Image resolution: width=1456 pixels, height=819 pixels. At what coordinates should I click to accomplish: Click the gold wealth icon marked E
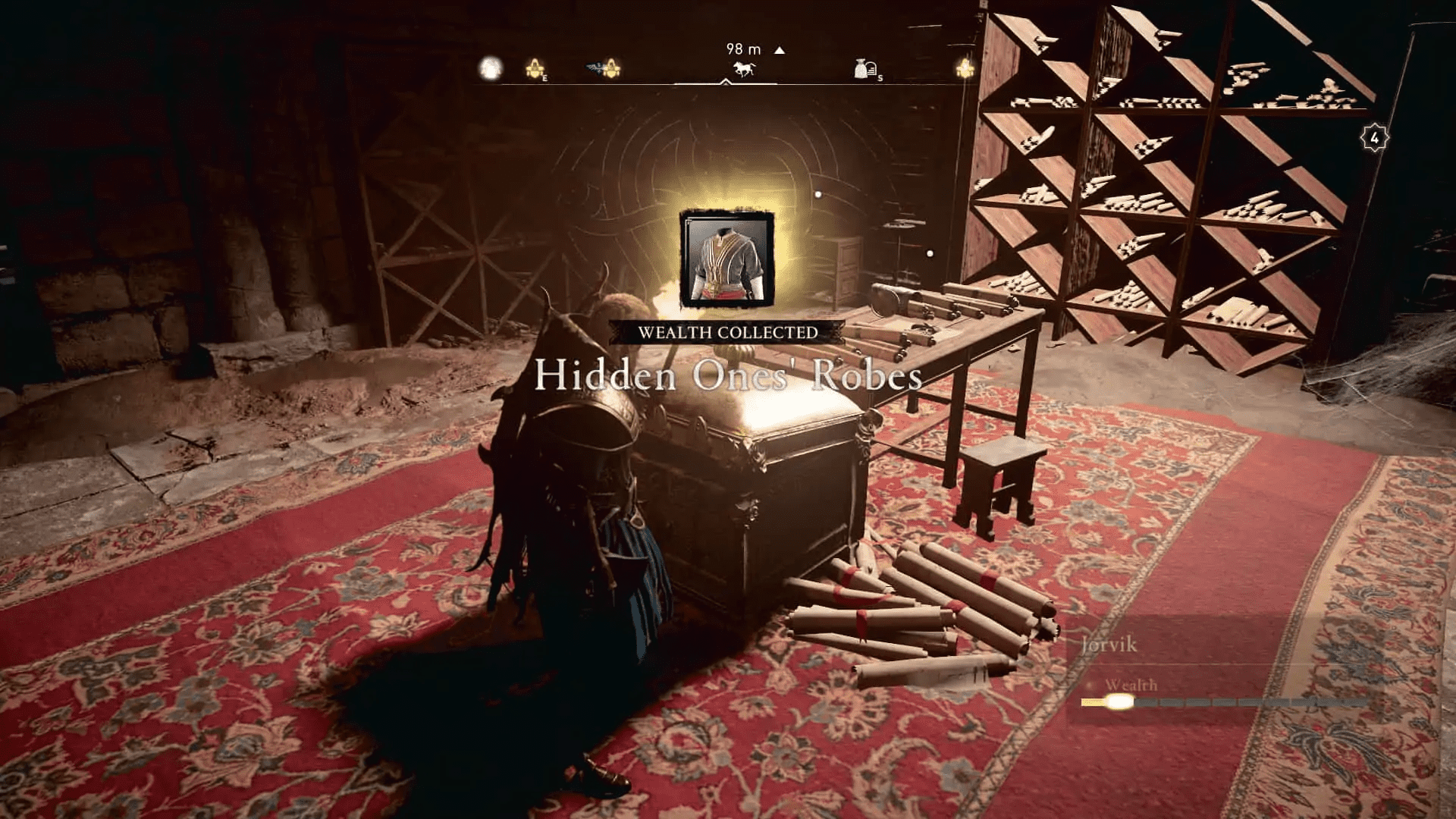535,68
